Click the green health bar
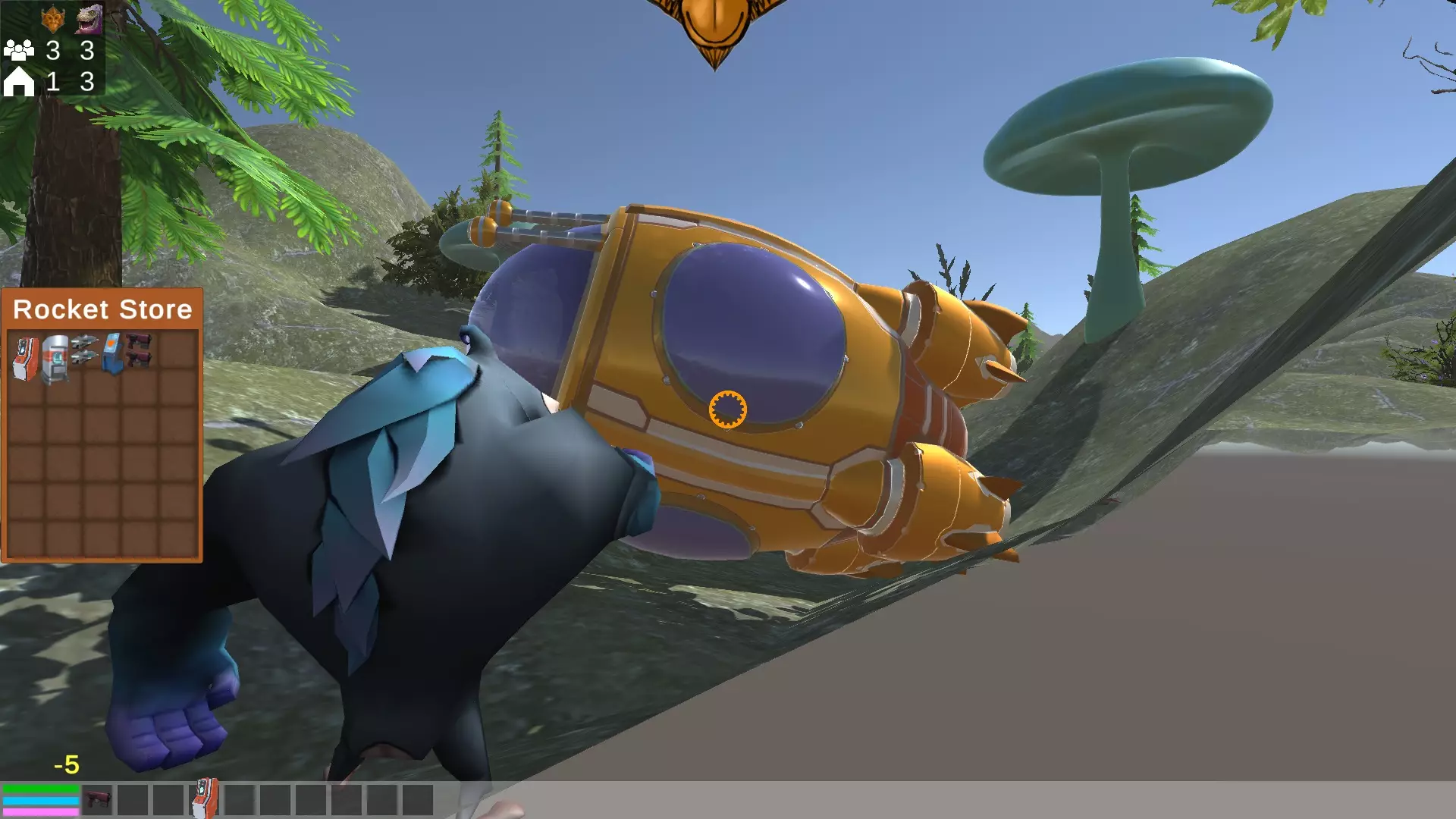 pyautogui.click(x=42, y=789)
